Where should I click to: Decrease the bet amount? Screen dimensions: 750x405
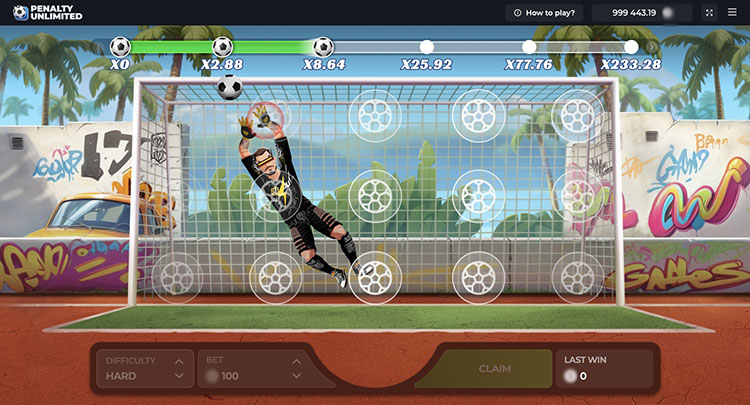tap(296, 376)
